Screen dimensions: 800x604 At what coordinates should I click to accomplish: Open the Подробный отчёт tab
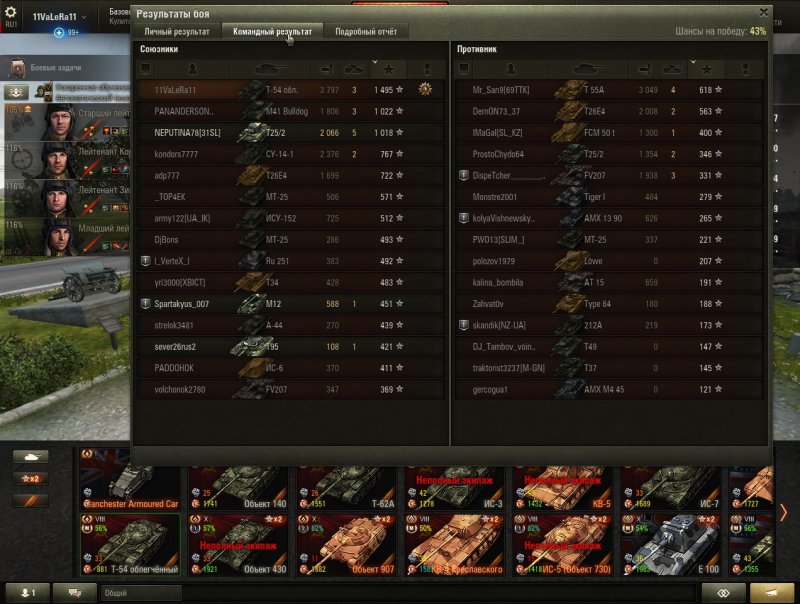click(x=366, y=32)
